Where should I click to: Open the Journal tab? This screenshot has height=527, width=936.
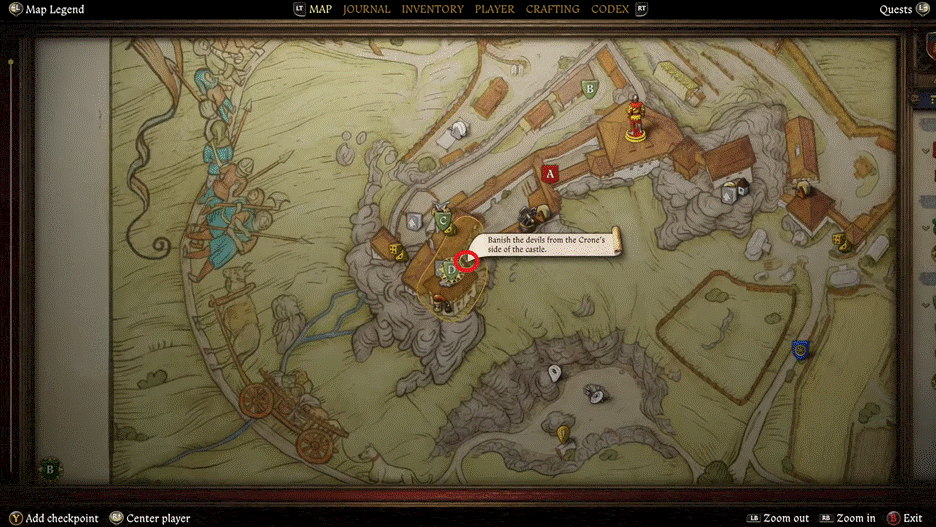coord(366,9)
